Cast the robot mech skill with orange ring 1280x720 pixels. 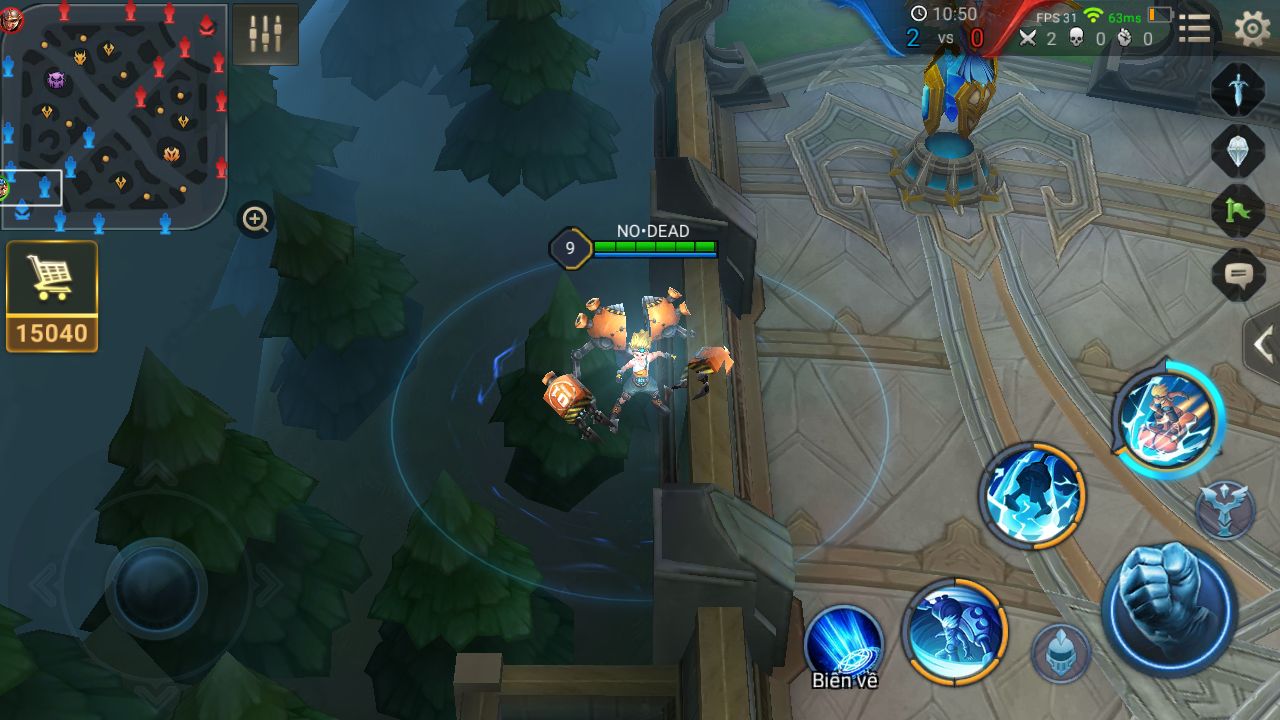pos(954,632)
